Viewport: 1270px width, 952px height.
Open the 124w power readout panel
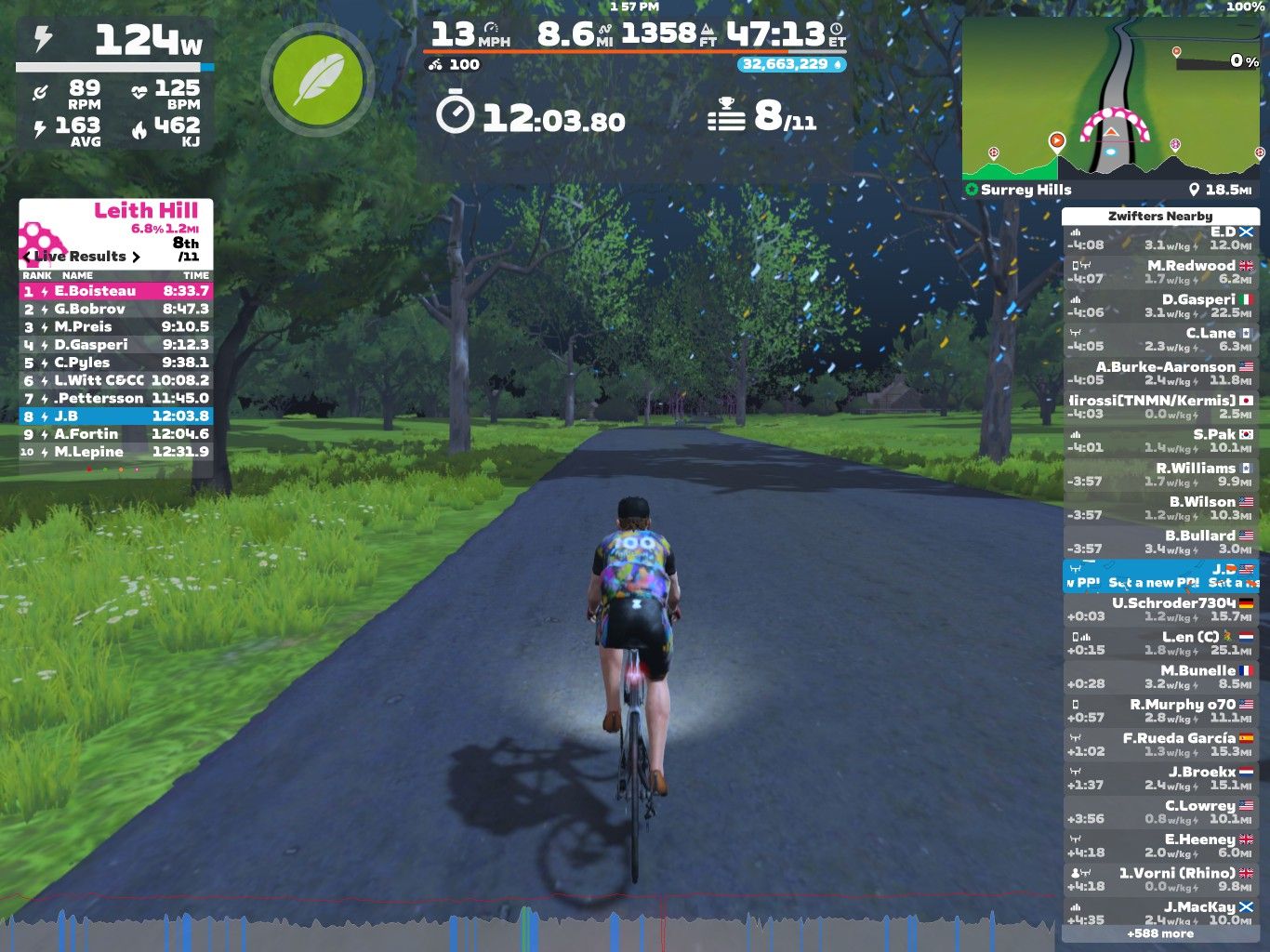(116, 41)
